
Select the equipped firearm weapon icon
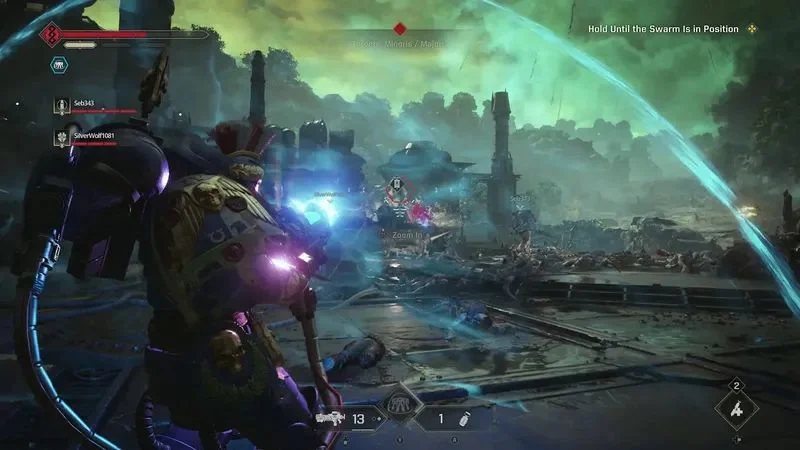(x=329, y=418)
